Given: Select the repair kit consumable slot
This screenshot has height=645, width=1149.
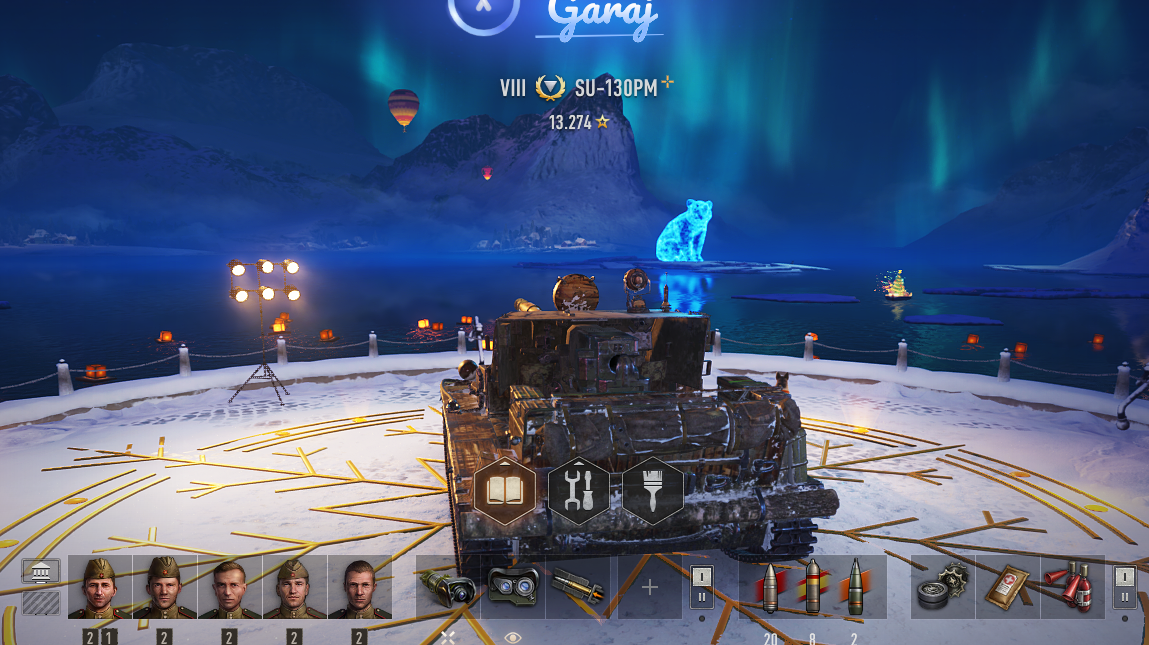Looking at the screenshot, I should coord(942,587).
